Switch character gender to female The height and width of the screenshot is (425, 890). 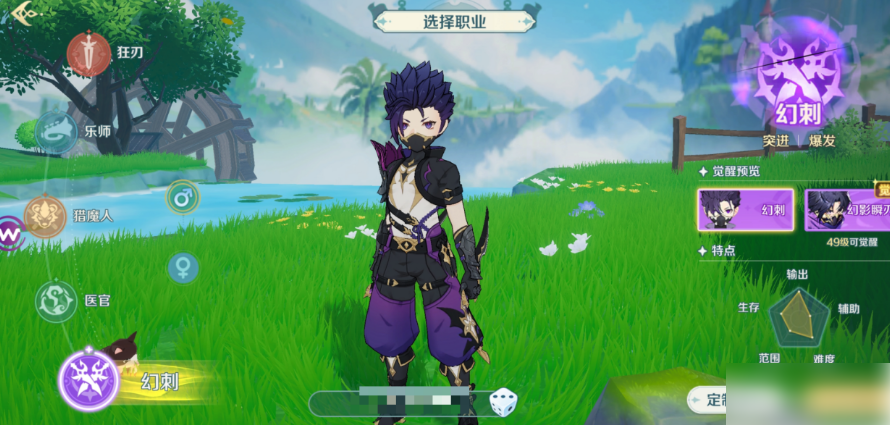183,266
